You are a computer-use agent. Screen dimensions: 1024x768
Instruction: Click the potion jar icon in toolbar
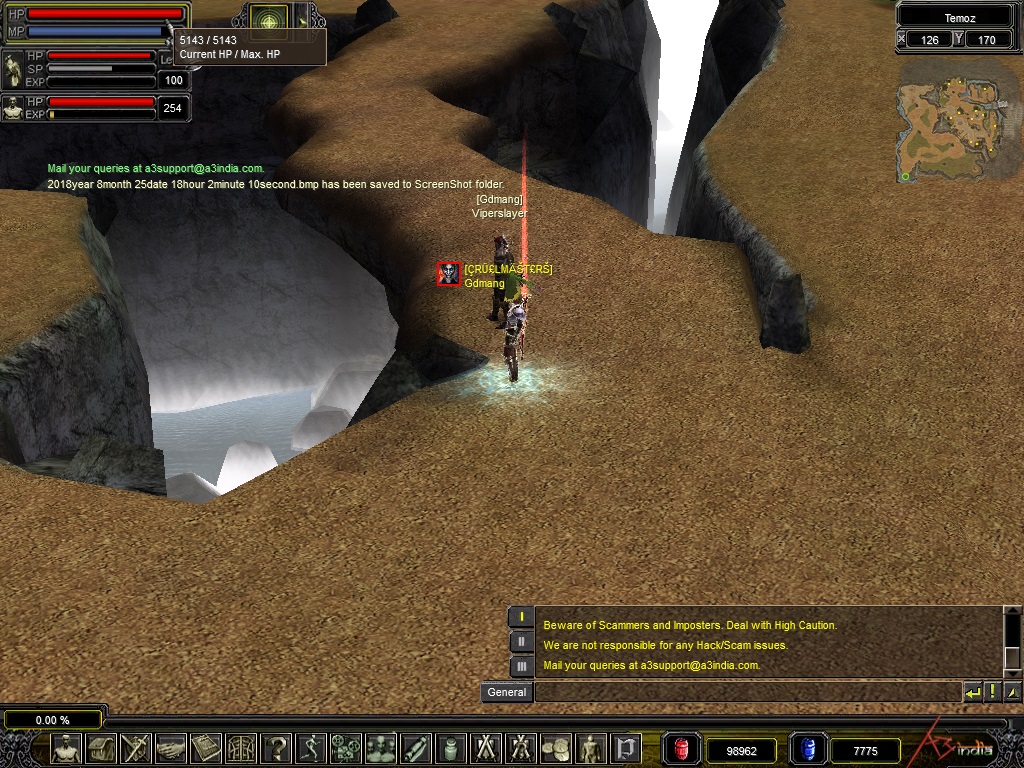451,747
